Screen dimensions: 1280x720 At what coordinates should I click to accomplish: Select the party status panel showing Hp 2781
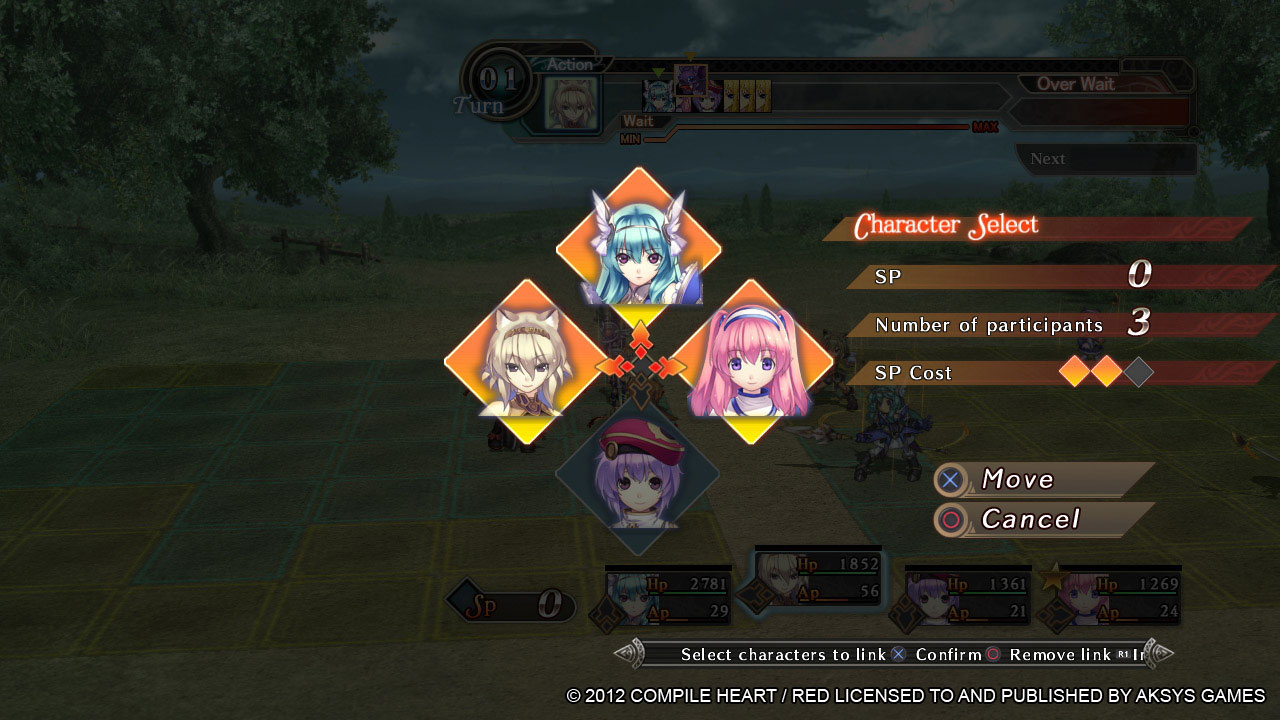pos(668,598)
